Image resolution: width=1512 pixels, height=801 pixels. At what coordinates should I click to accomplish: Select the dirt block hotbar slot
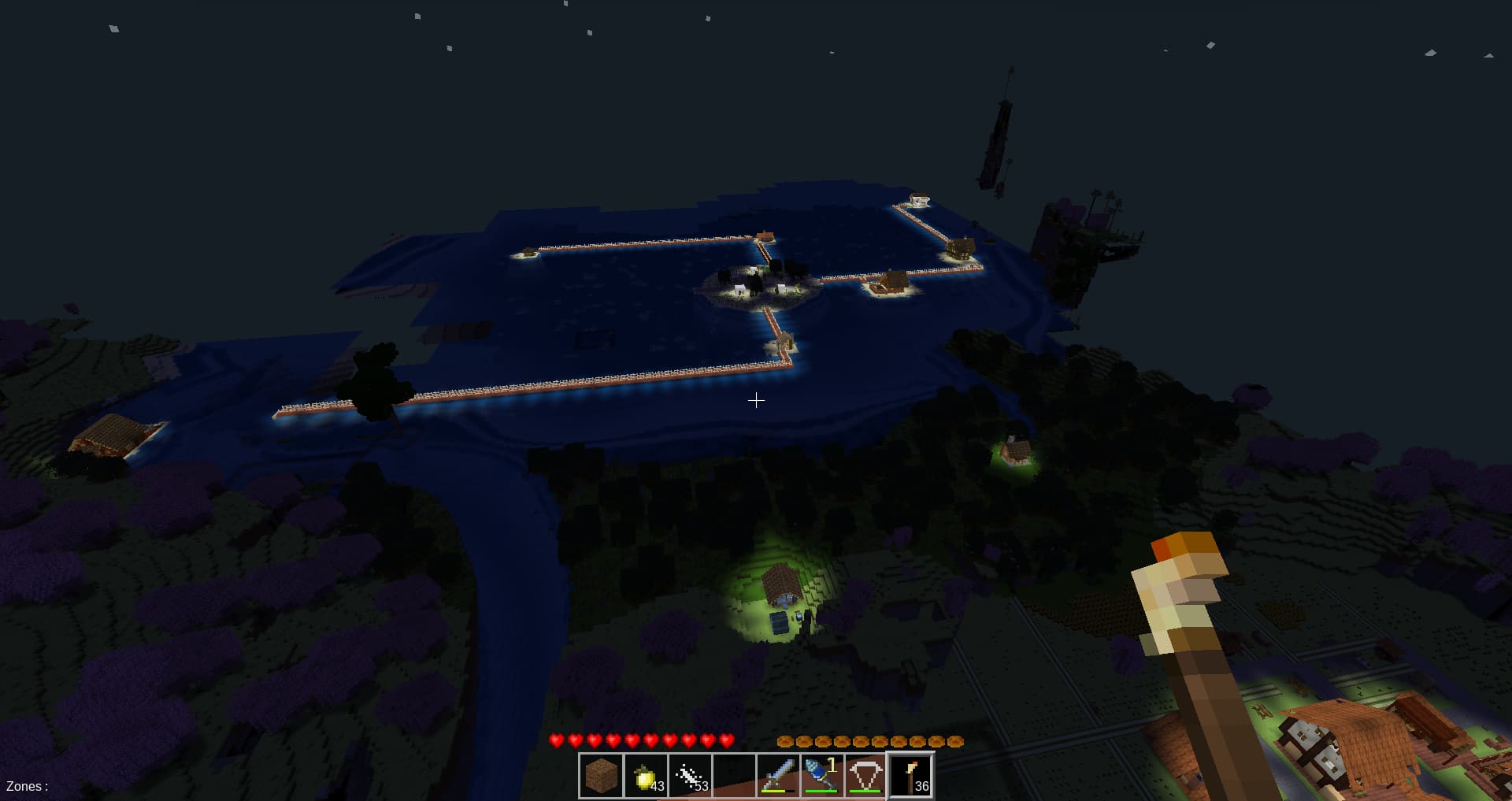(601, 776)
